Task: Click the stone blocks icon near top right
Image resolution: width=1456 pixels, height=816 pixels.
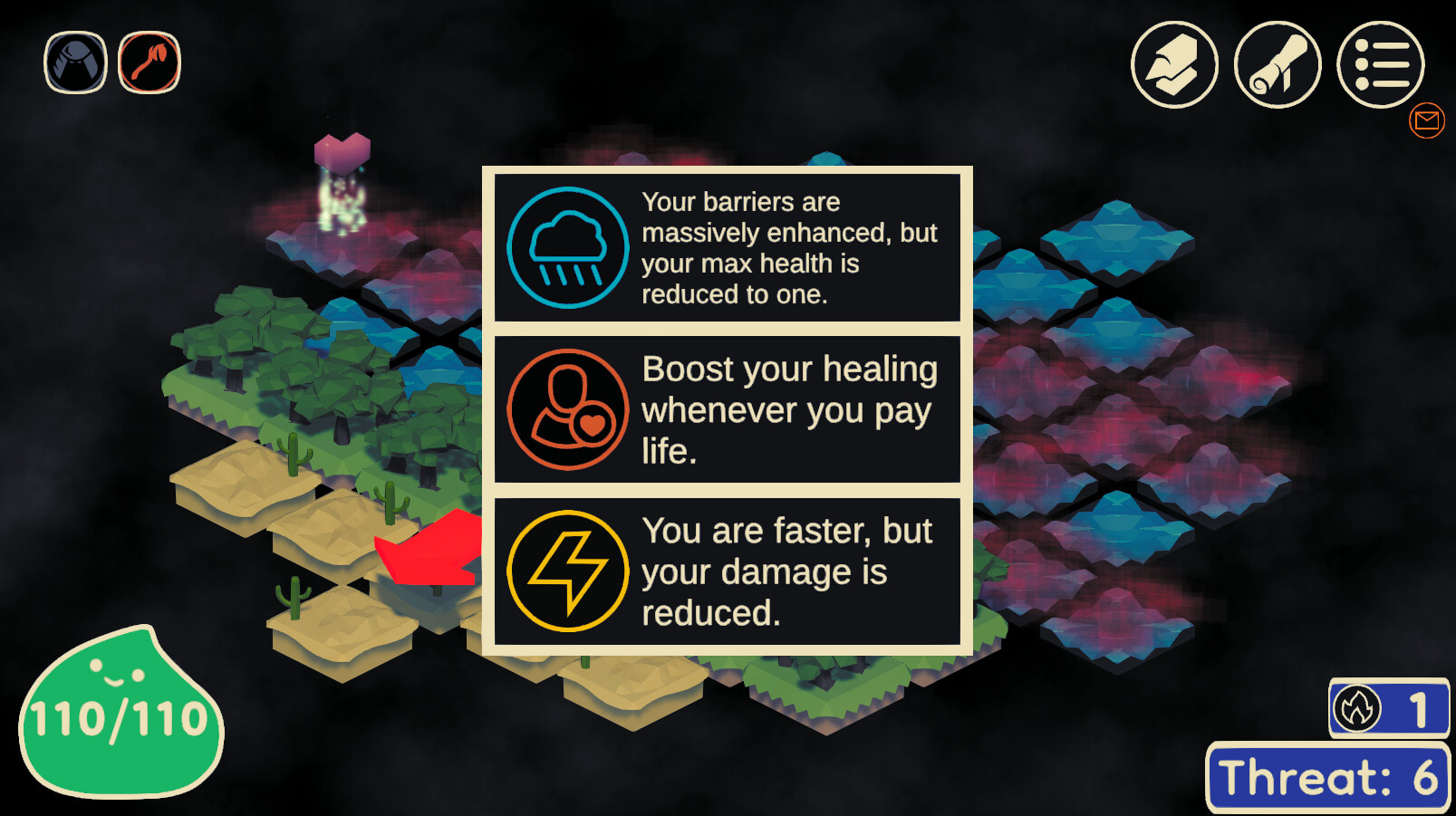Action: click(x=1174, y=66)
